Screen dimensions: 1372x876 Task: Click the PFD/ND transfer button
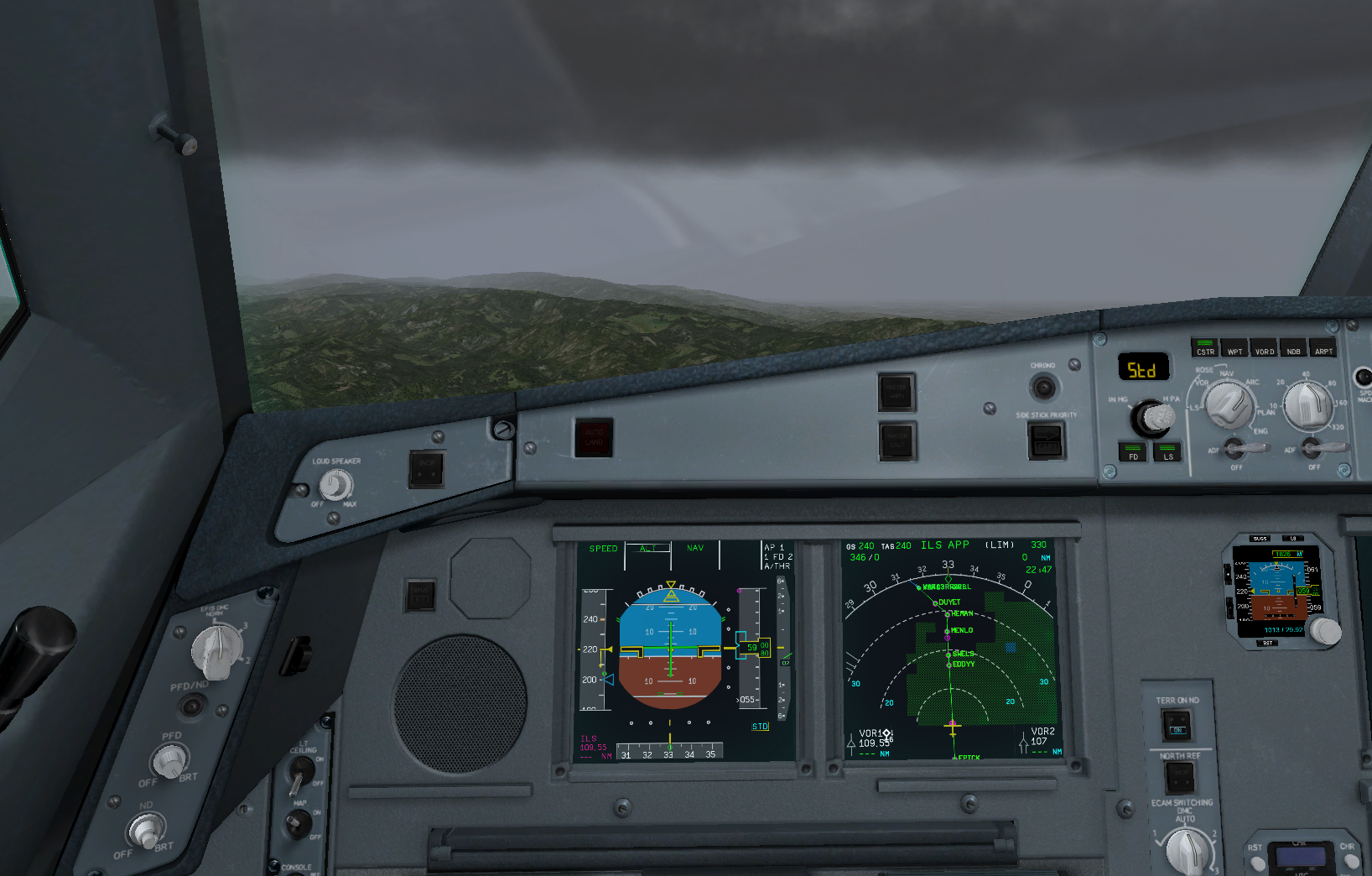point(192,707)
